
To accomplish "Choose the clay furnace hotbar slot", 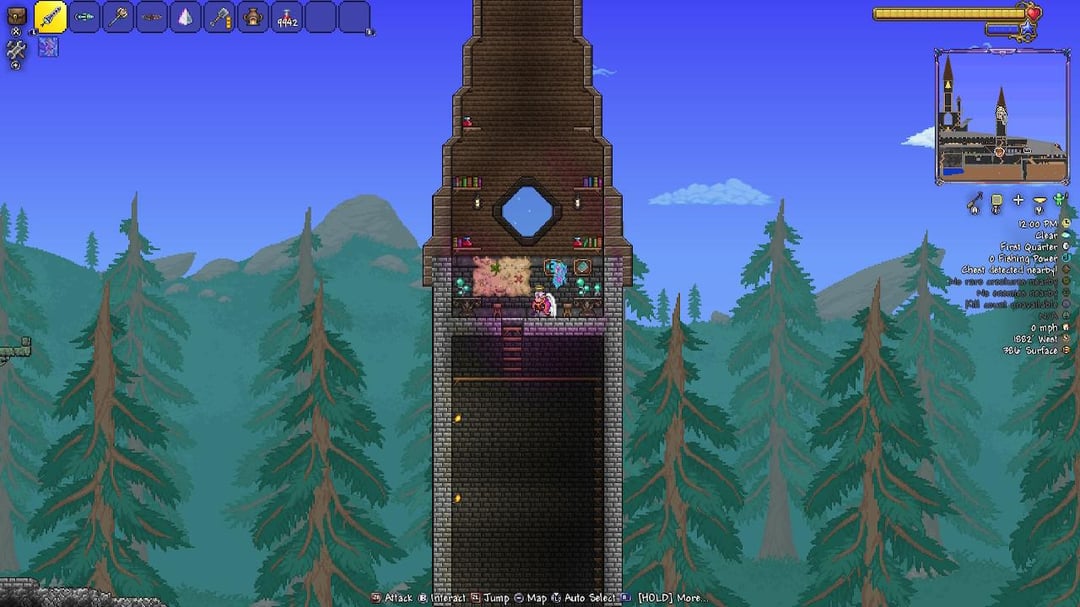I will click(253, 17).
